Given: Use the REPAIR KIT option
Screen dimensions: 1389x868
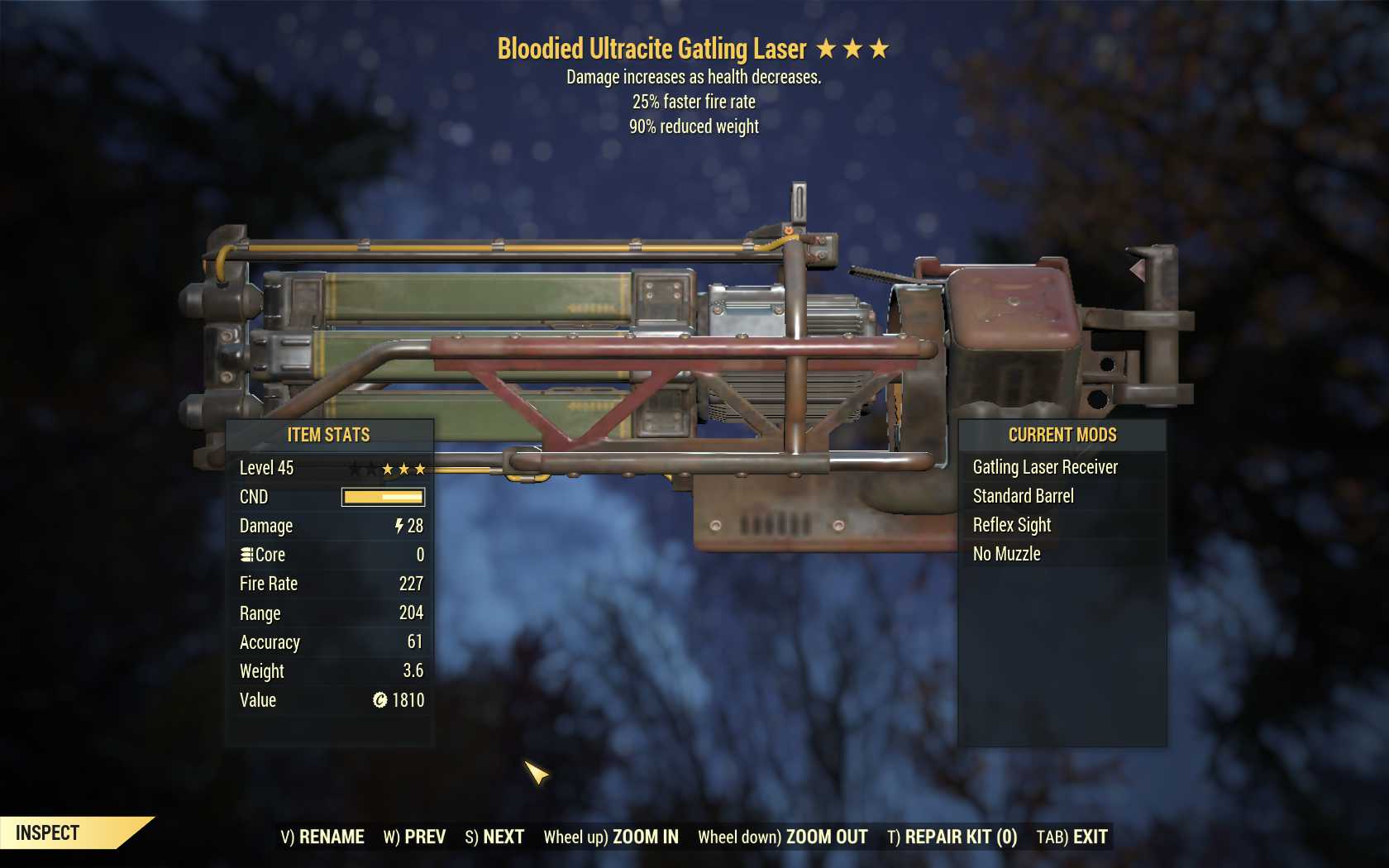Looking at the screenshot, I should [x=952, y=837].
